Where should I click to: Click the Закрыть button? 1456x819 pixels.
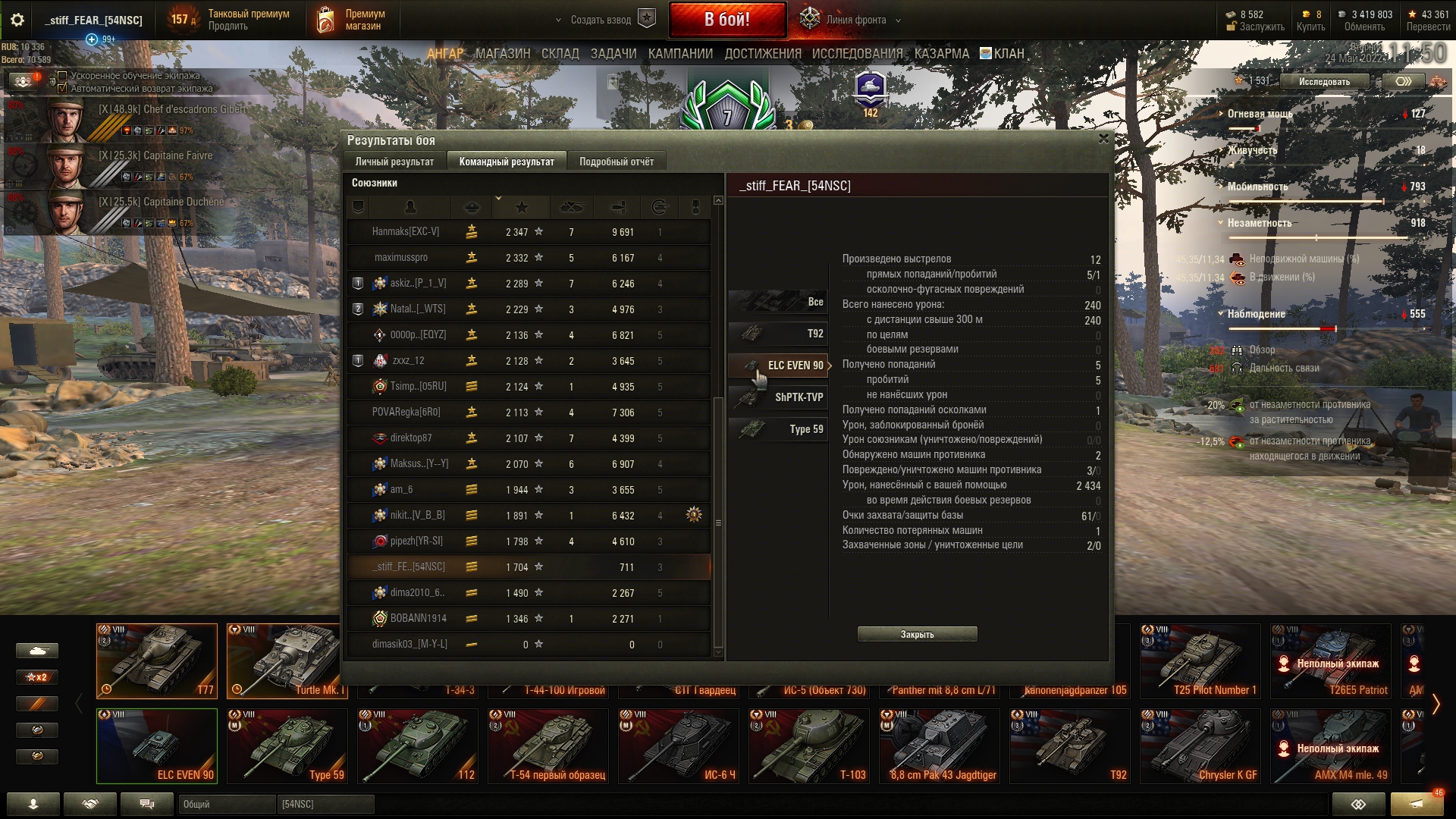tap(917, 634)
